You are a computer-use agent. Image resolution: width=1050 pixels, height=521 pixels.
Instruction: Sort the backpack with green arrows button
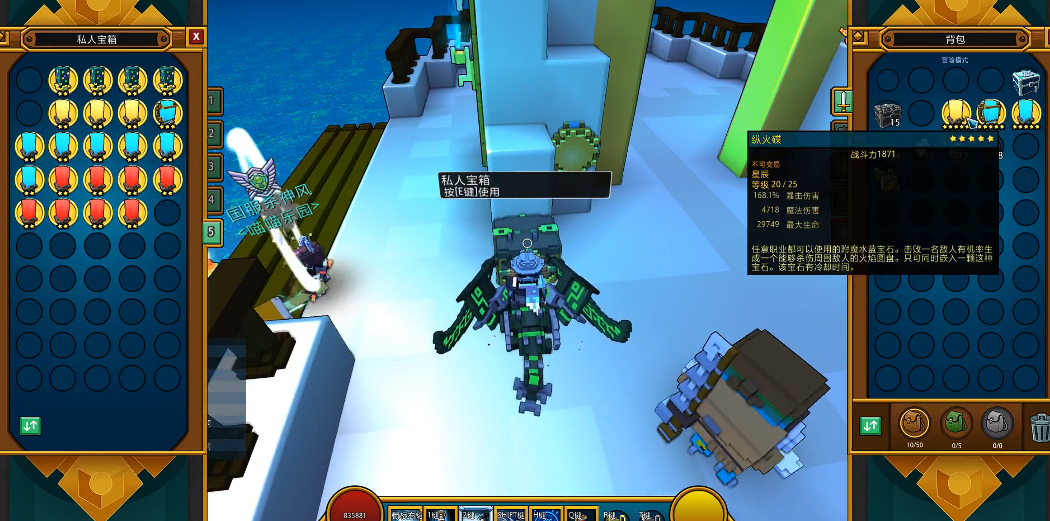[870, 425]
